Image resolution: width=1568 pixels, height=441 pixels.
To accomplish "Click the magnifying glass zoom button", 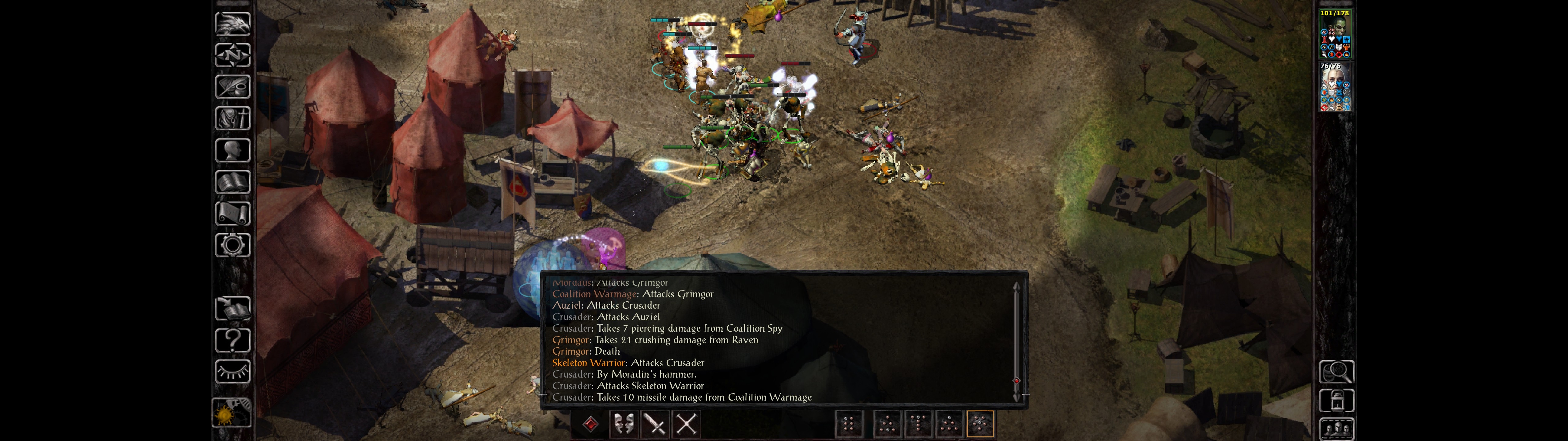I will point(1336,371).
